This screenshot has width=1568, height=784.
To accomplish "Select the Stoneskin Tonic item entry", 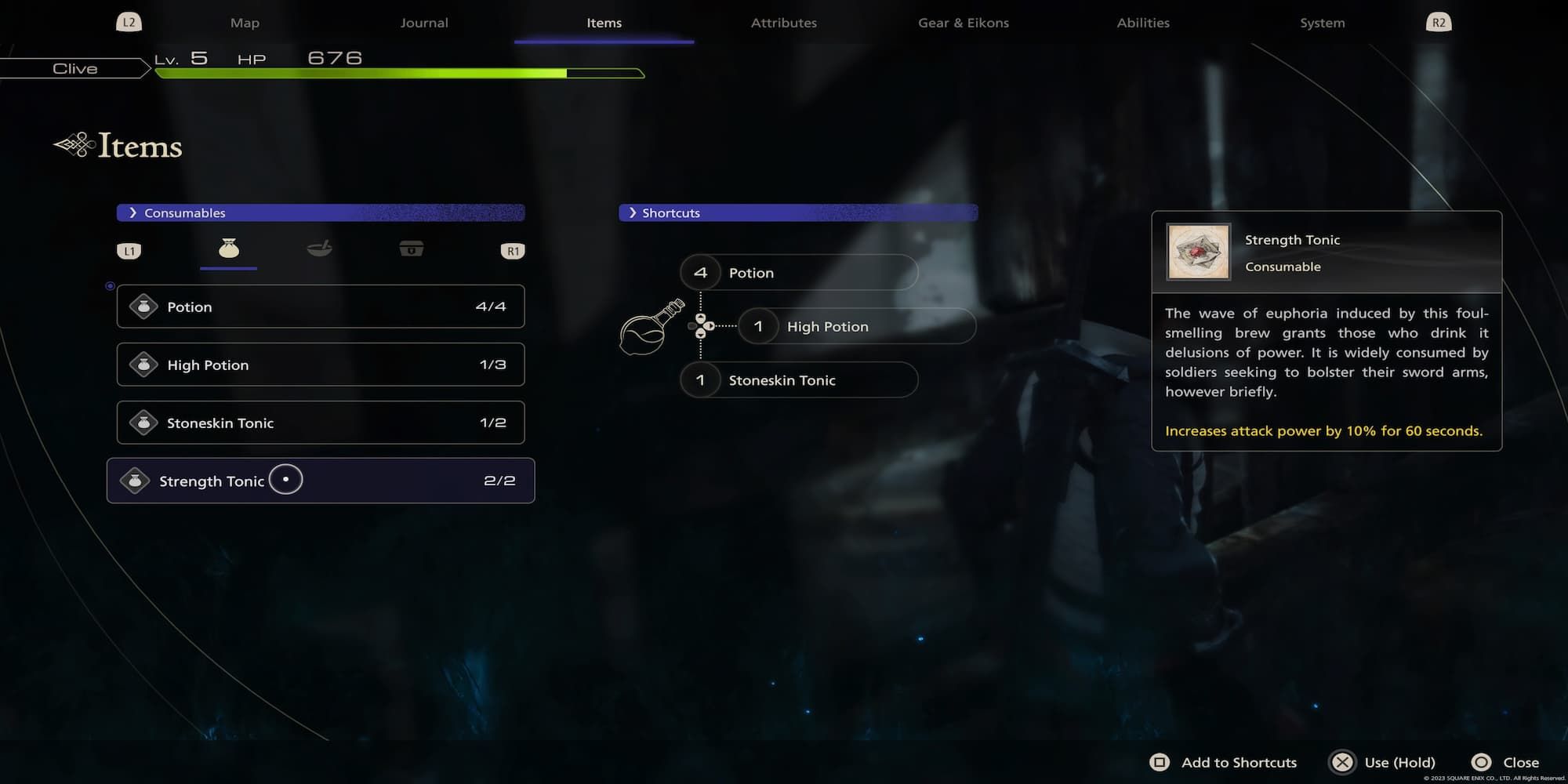I will [320, 423].
